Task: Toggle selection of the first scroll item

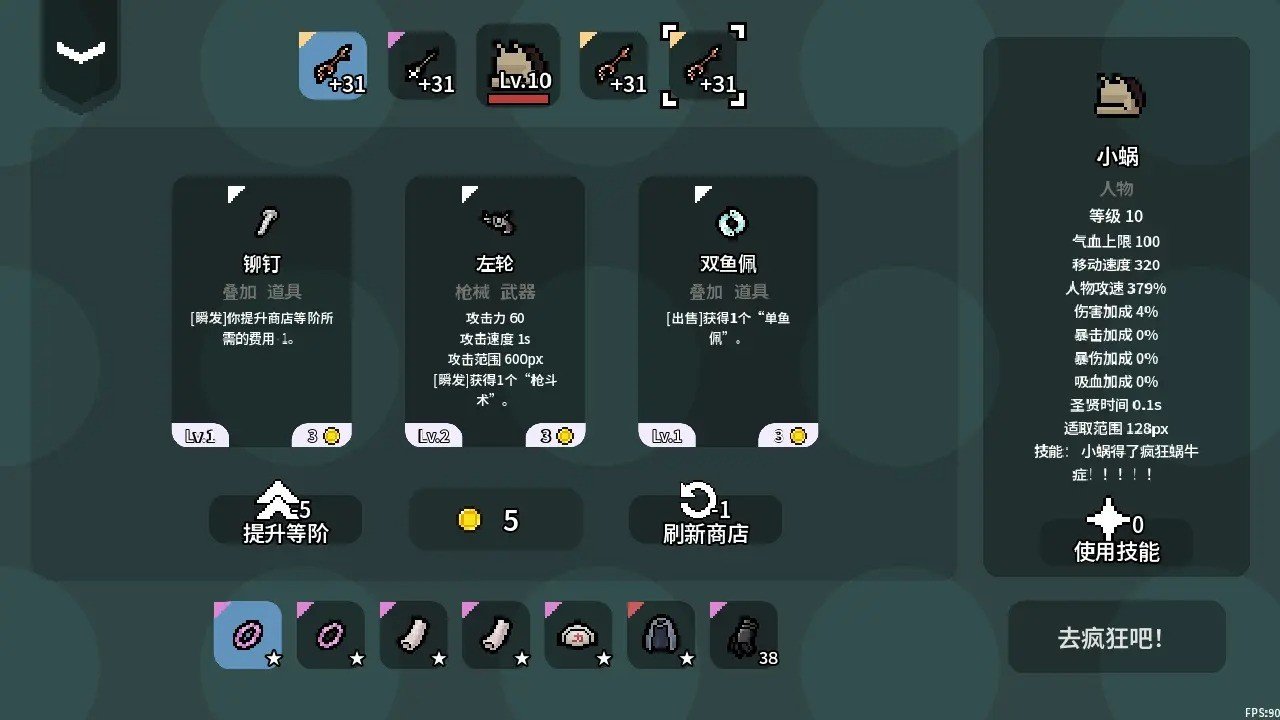Action: point(413,634)
